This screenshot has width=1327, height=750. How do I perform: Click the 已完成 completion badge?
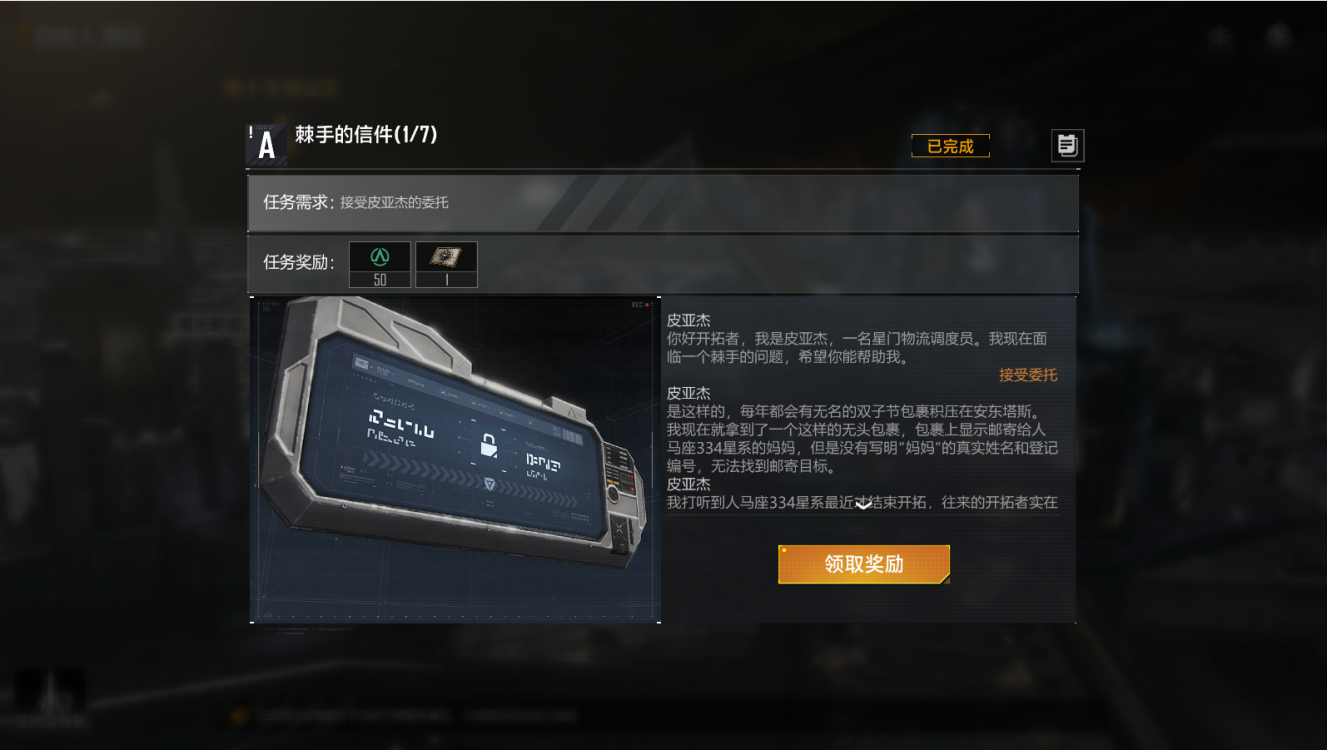click(x=949, y=145)
